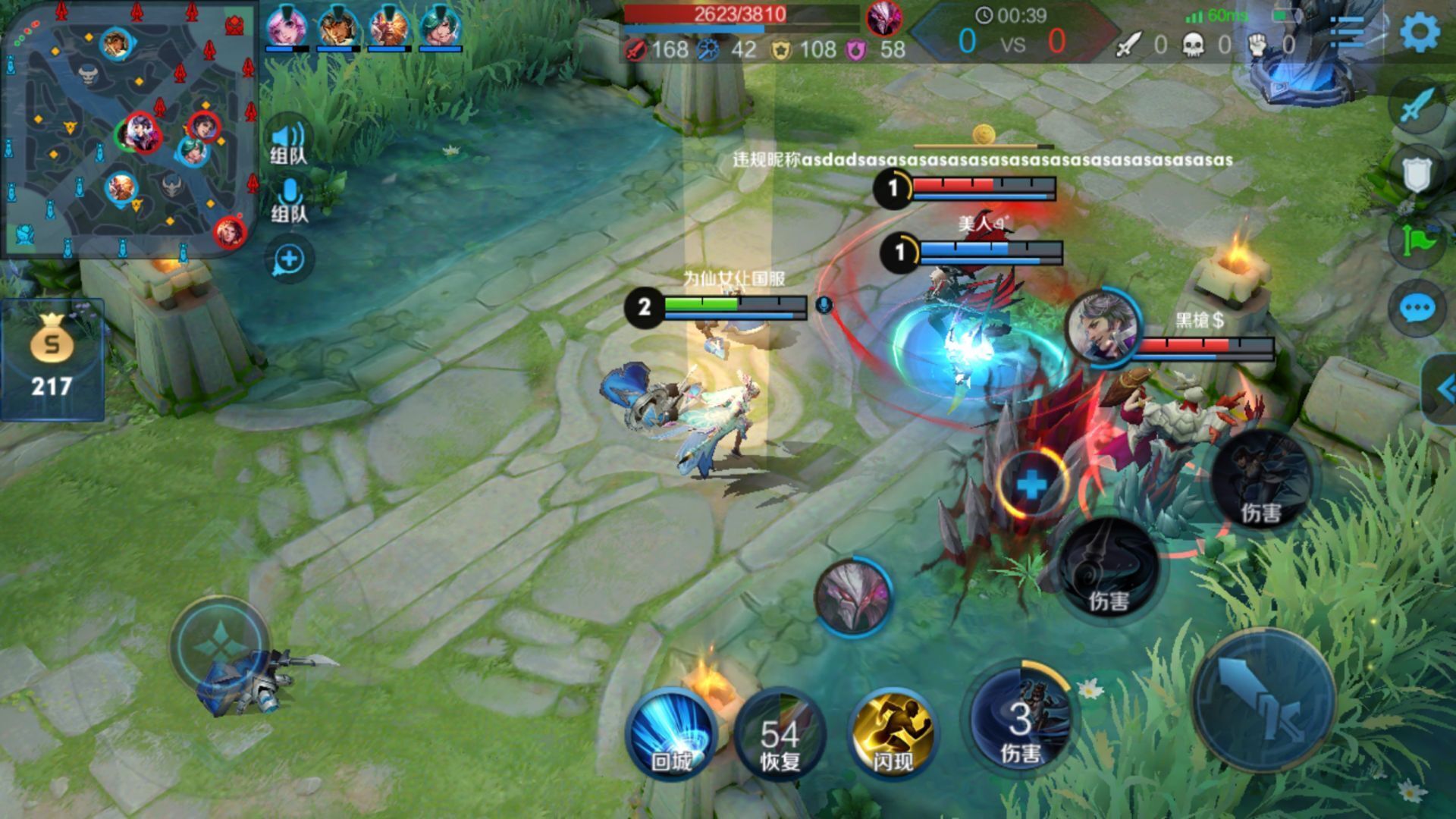Send the shield defend signal
Image resolution: width=1456 pixels, height=819 pixels.
coord(1417,174)
